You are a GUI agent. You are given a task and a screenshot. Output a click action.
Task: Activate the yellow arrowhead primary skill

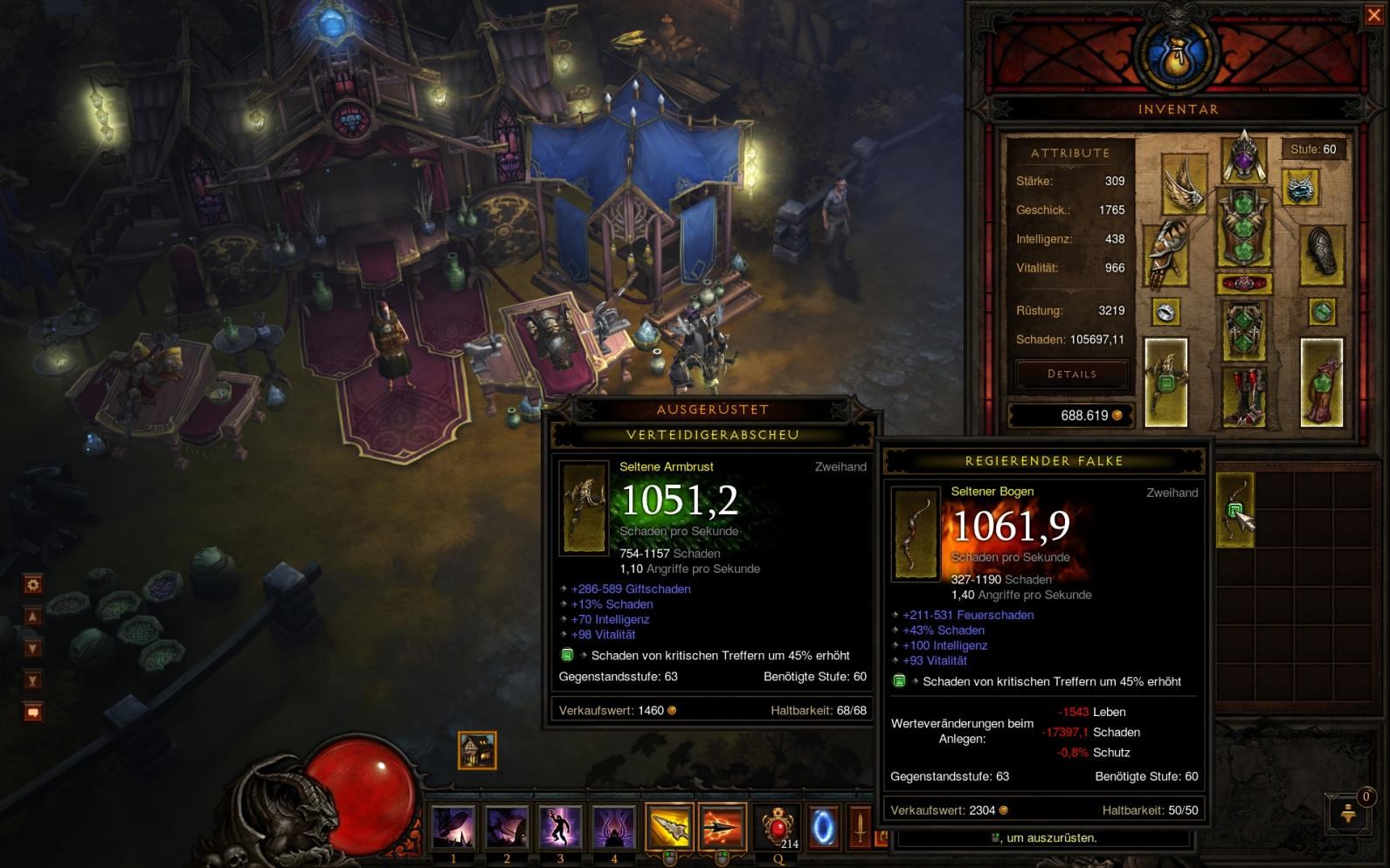coord(669,827)
